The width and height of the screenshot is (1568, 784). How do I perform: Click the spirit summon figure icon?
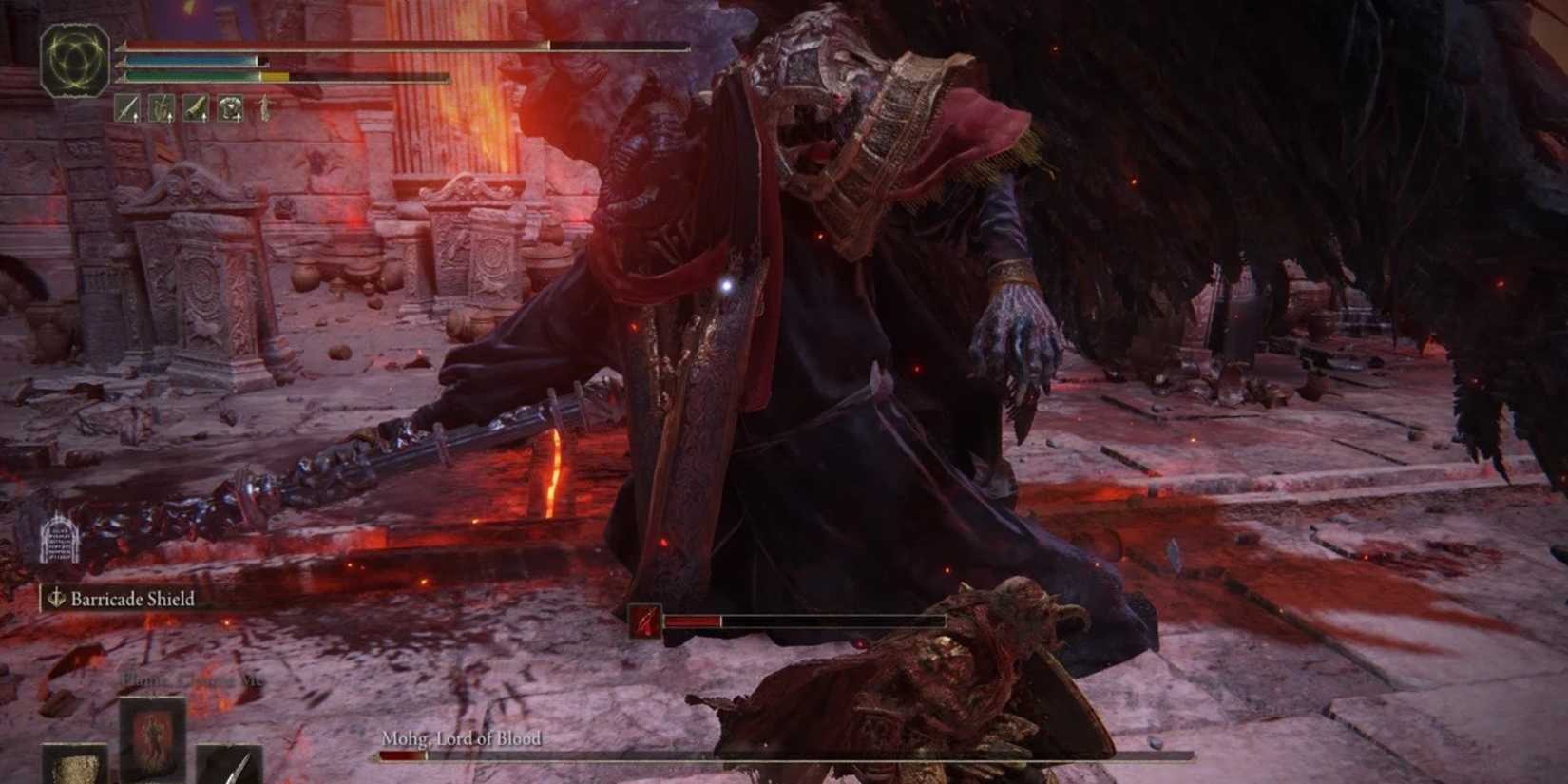[x=265, y=107]
